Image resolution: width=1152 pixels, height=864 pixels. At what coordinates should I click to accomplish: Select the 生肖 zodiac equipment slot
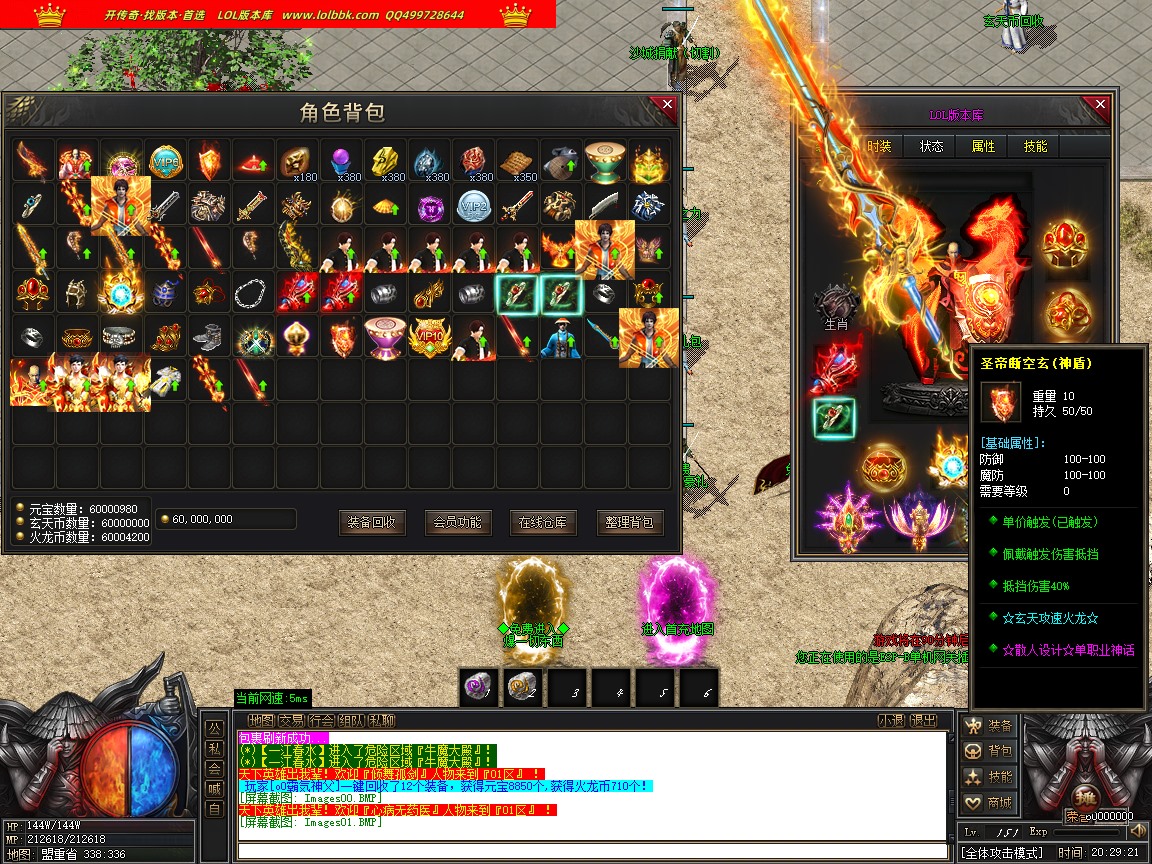coord(836,306)
